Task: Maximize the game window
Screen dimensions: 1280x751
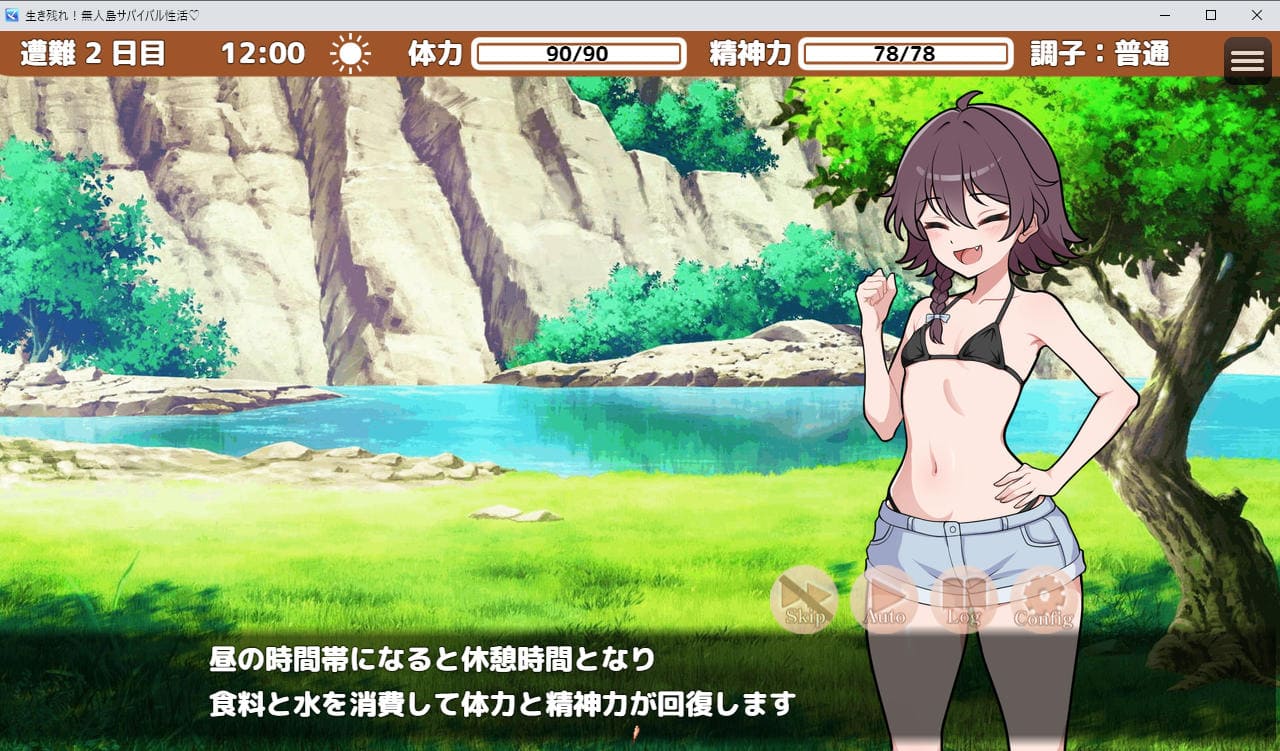Action: 1211,15
